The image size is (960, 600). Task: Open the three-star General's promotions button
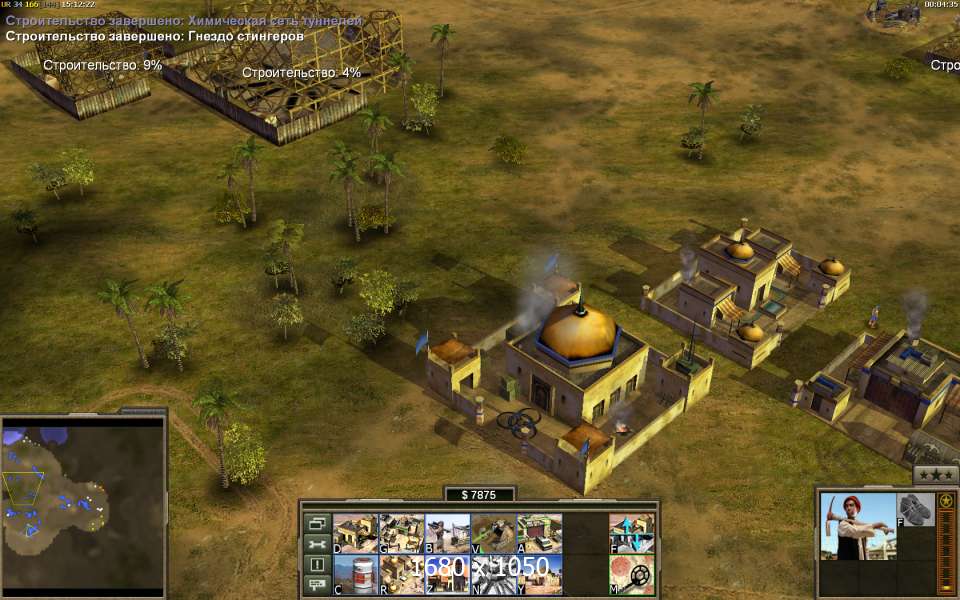click(936, 475)
